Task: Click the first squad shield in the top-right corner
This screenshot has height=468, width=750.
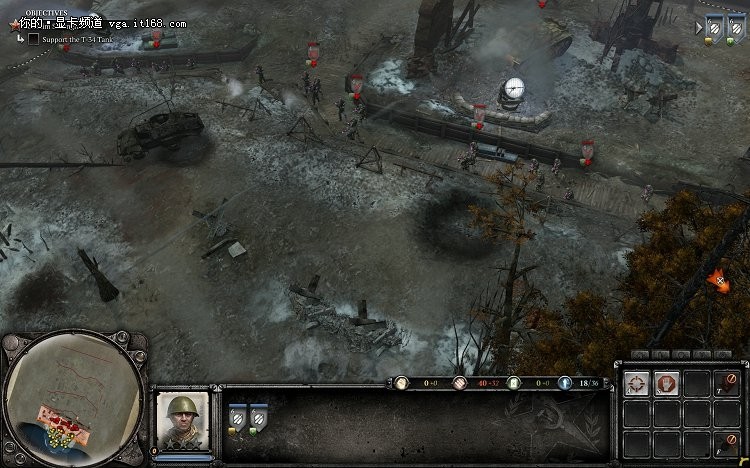Action: pos(714,29)
